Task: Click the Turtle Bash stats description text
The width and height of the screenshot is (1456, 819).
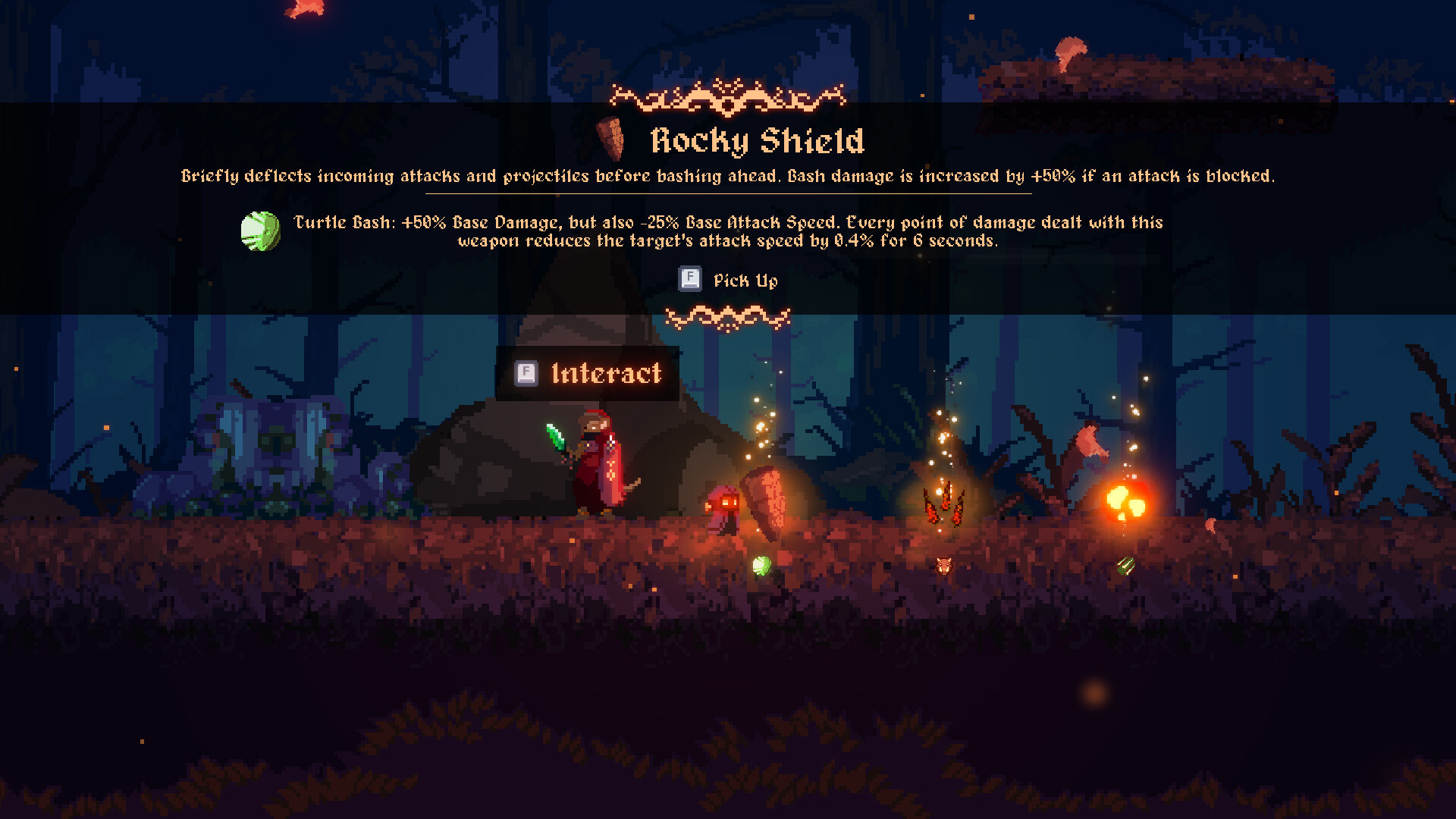Action: point(728,231)
